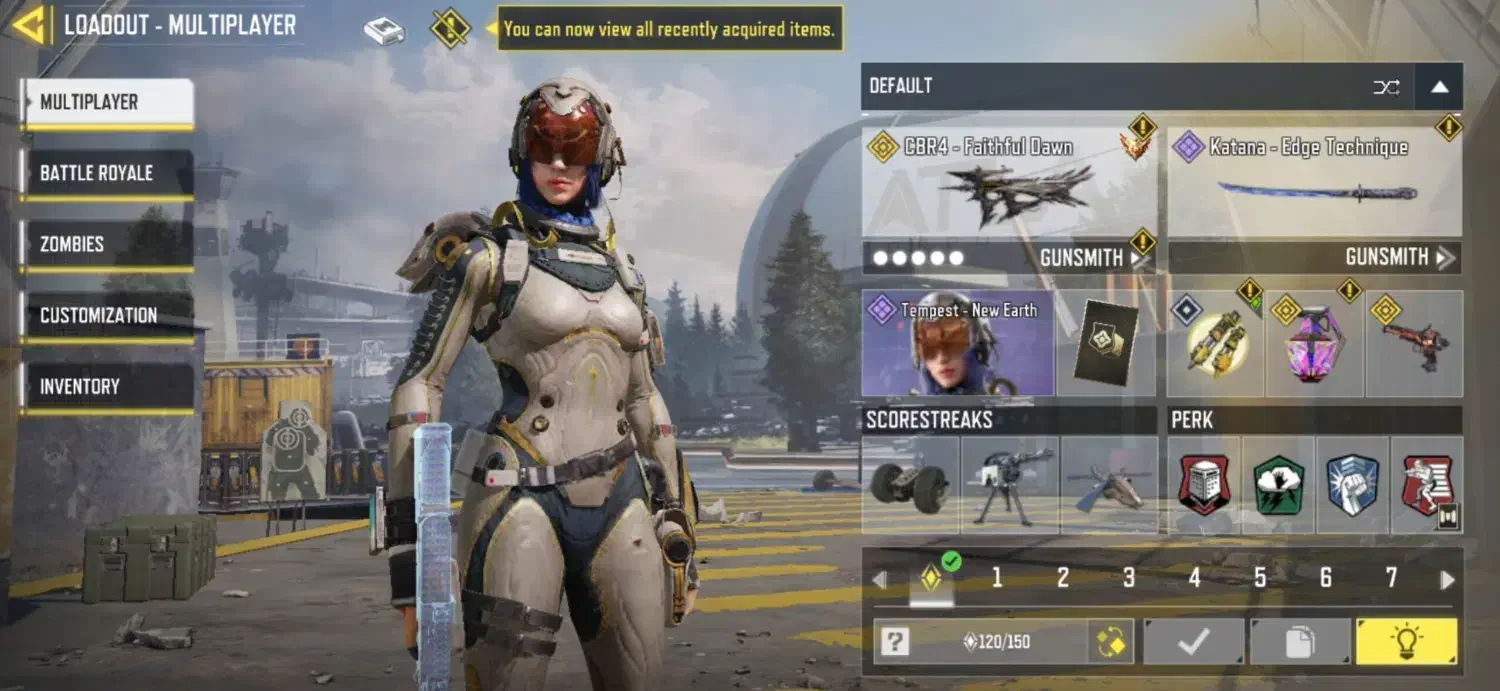Switch to the Battle Royale tab

coord(107,173)
